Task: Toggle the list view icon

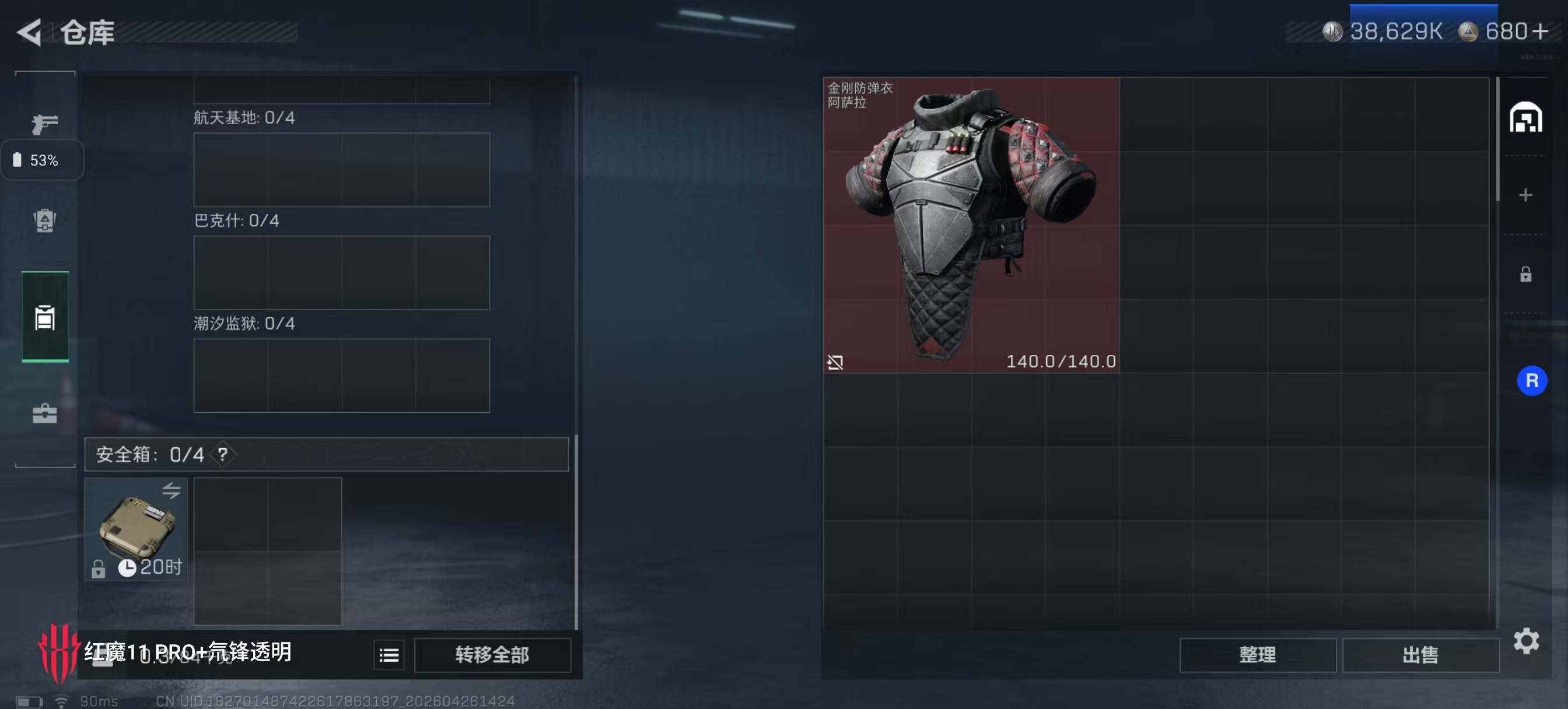Action: tap(389, 655)
